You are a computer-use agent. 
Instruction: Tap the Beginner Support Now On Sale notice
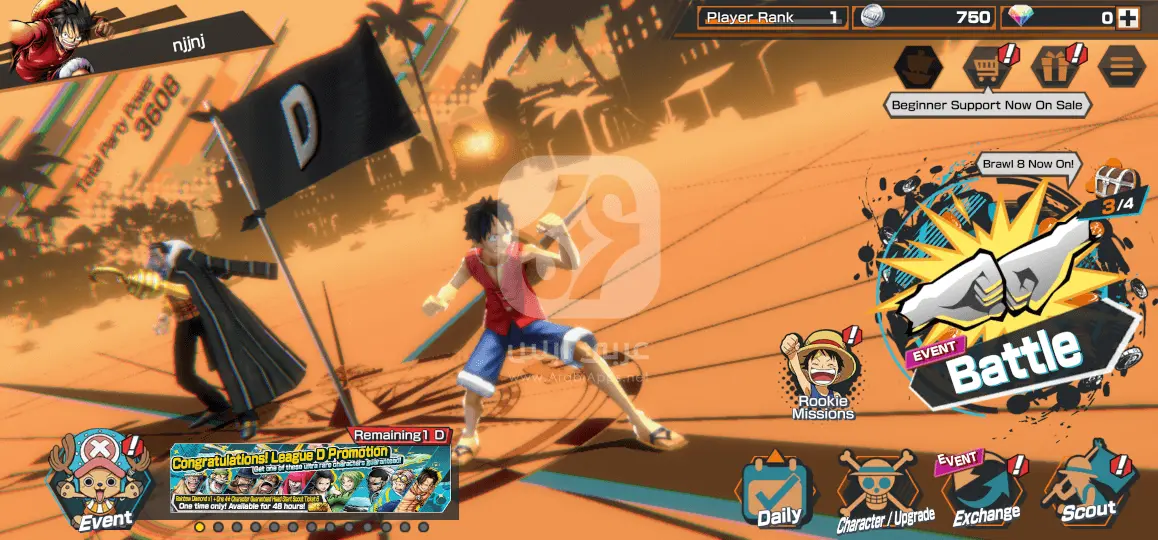(987, 105)
